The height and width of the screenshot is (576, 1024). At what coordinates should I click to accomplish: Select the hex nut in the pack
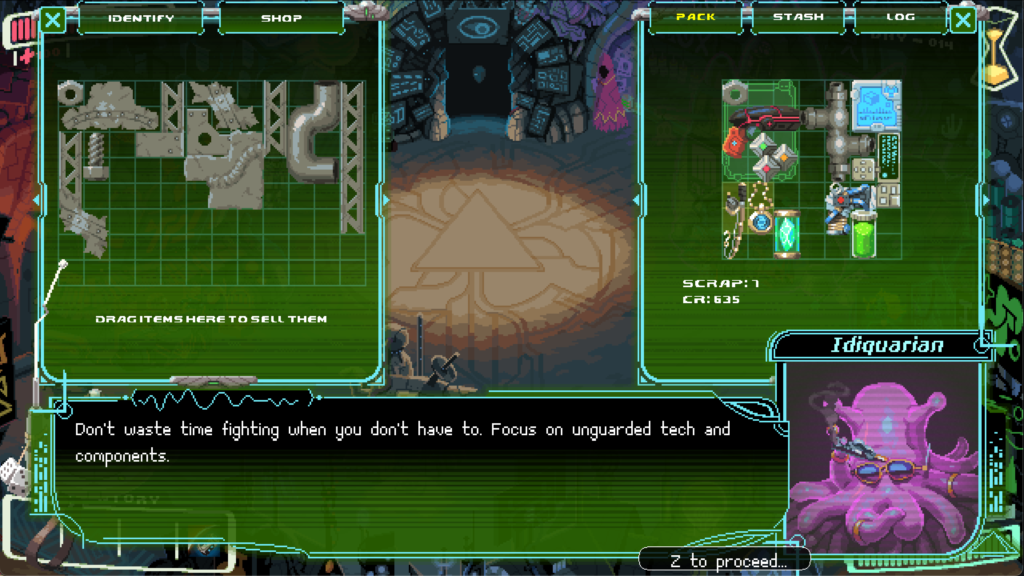pyautogui.click(x=734, y=92)
